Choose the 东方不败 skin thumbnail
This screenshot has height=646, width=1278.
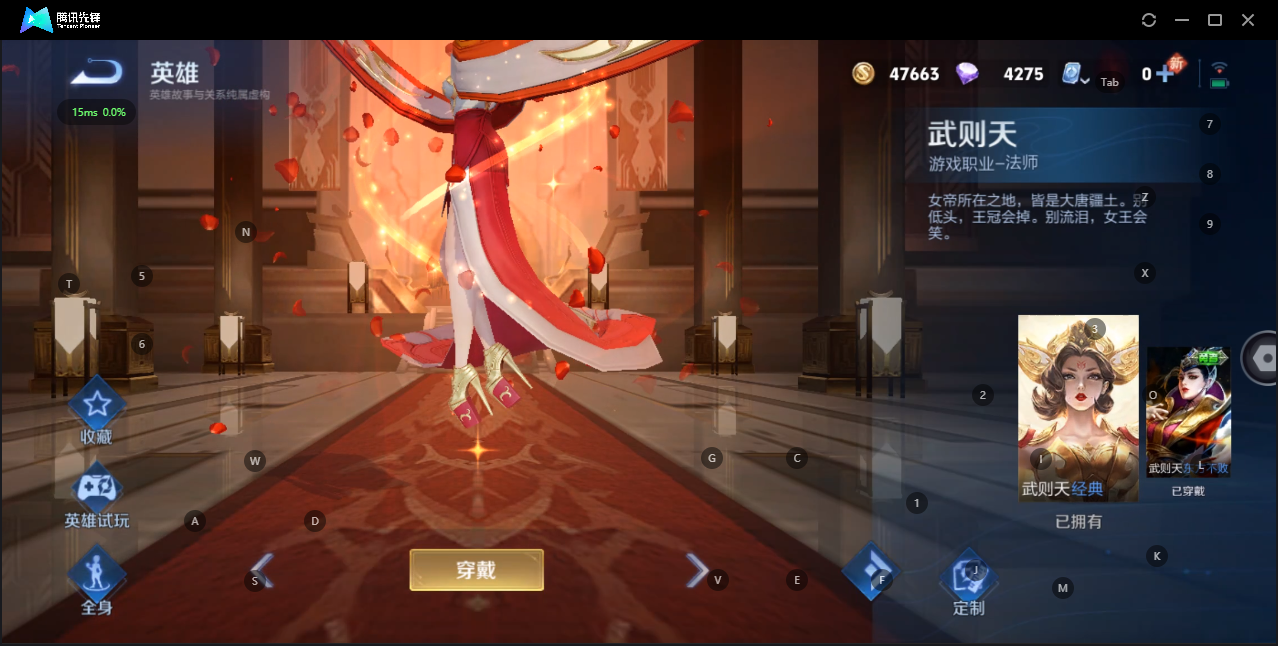click(1188, 412)
